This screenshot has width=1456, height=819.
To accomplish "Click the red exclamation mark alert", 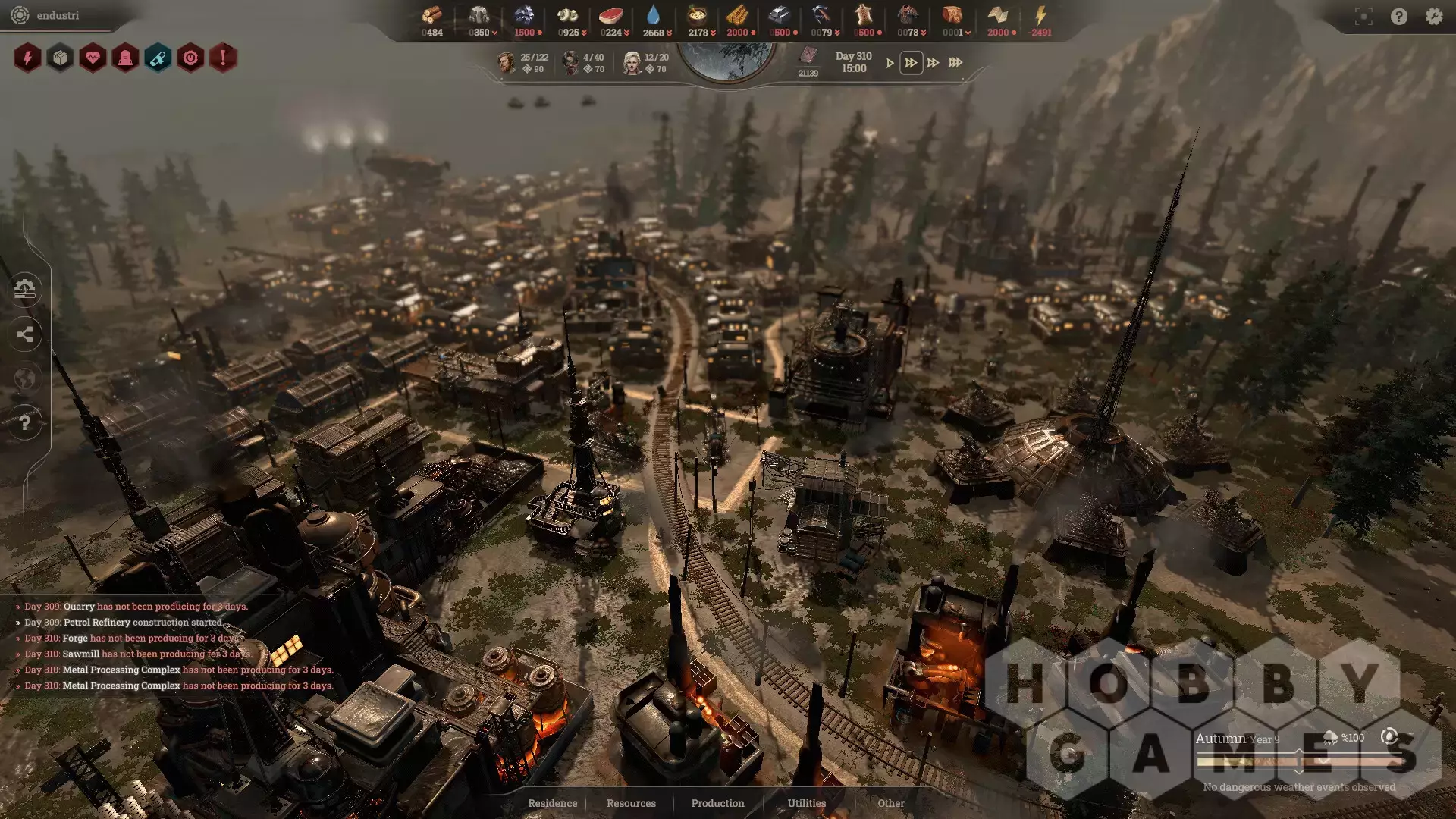I will [x=223, y=58].
